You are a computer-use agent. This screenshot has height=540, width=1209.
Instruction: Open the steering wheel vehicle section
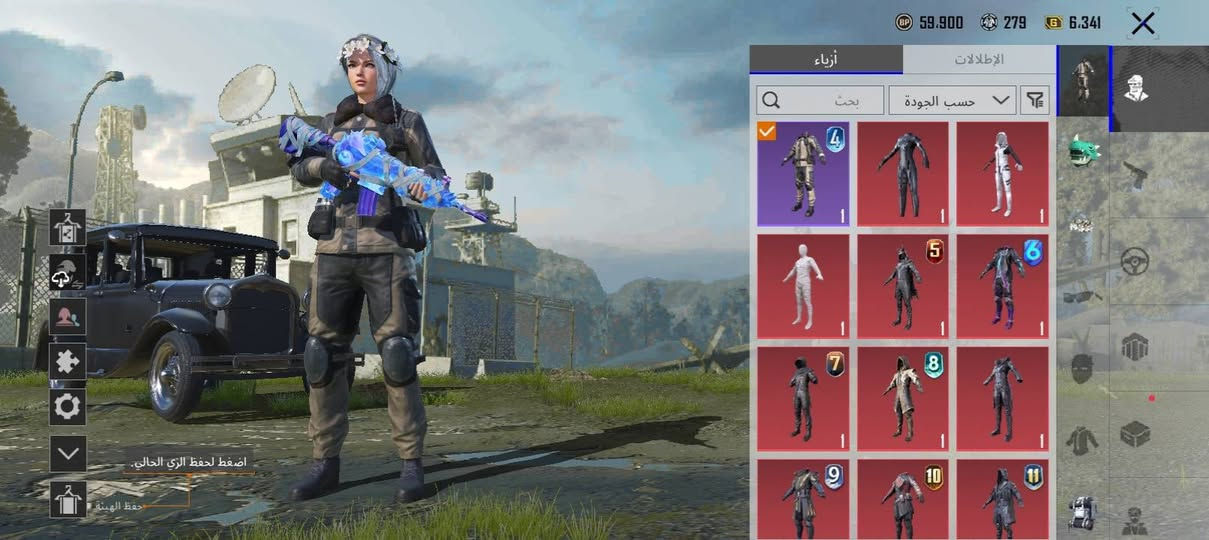(1135, 261)
